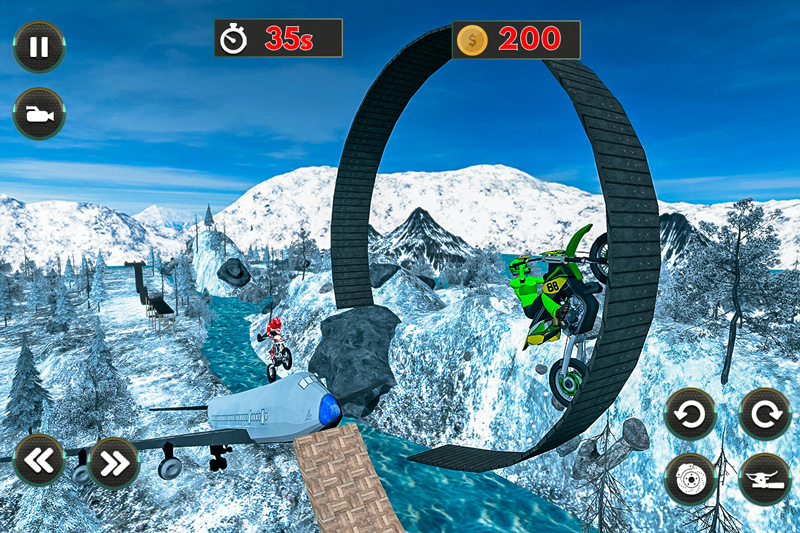Viewport: 800px width, 533px height.
Task: Switch the camera view
Action: point(39,114)
